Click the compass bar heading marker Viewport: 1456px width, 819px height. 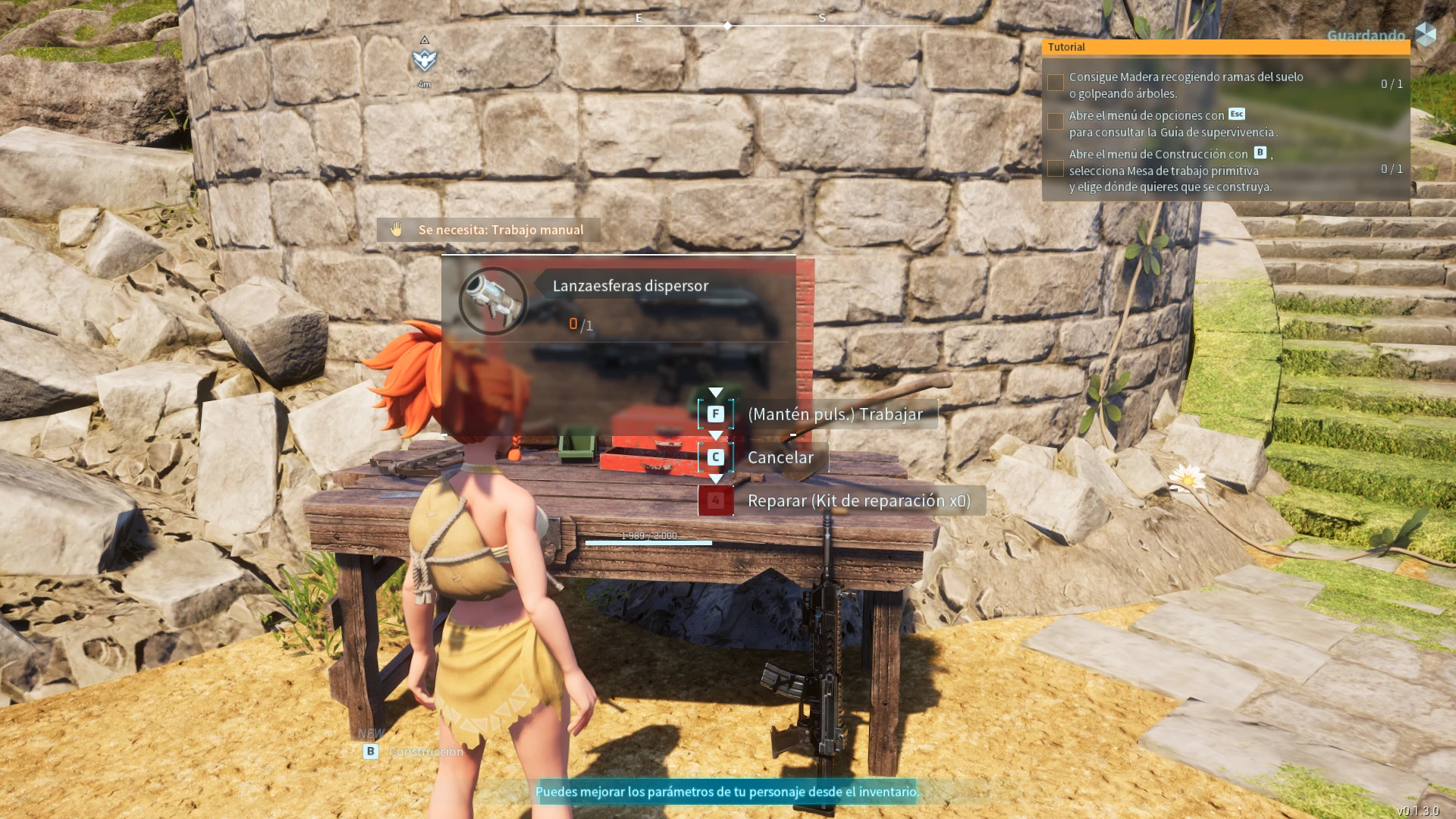pos(727,26)
